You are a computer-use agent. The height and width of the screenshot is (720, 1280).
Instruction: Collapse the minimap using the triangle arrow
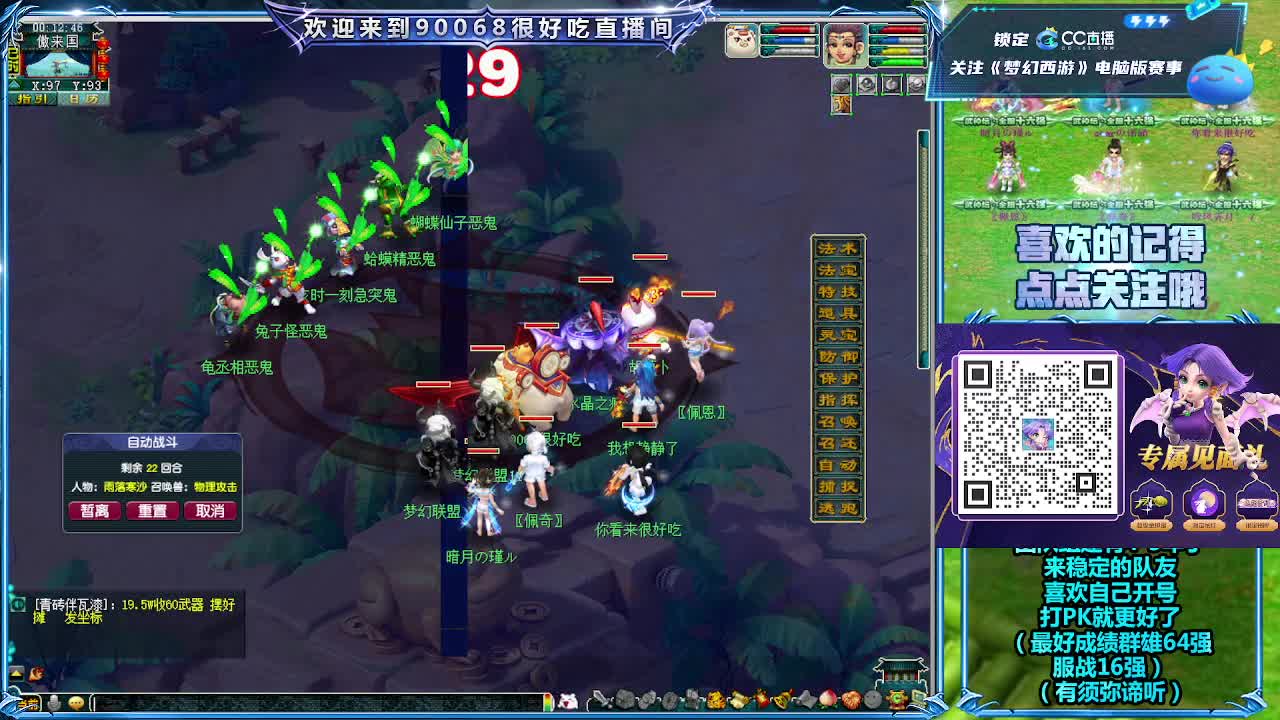pos(14,83)
